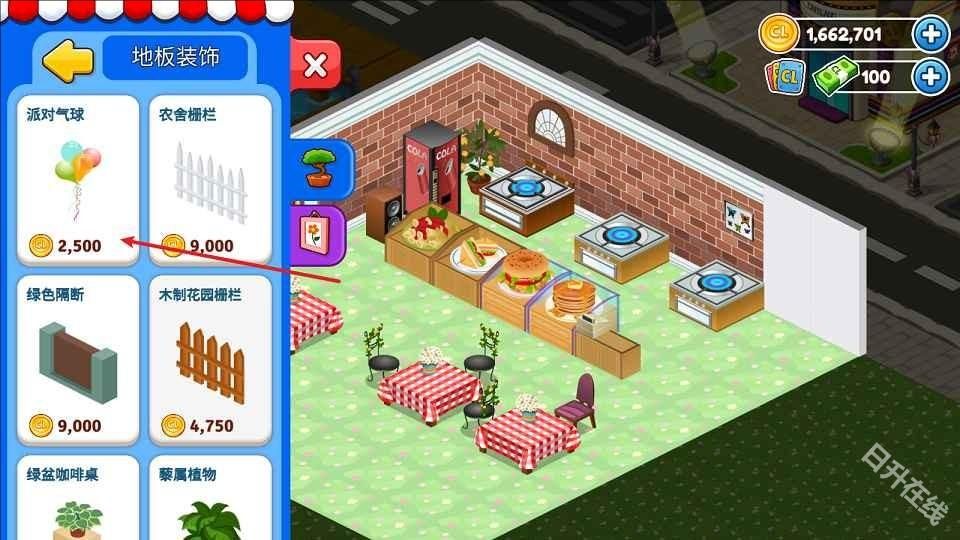Add more green cash with plus button

(931, 76)
